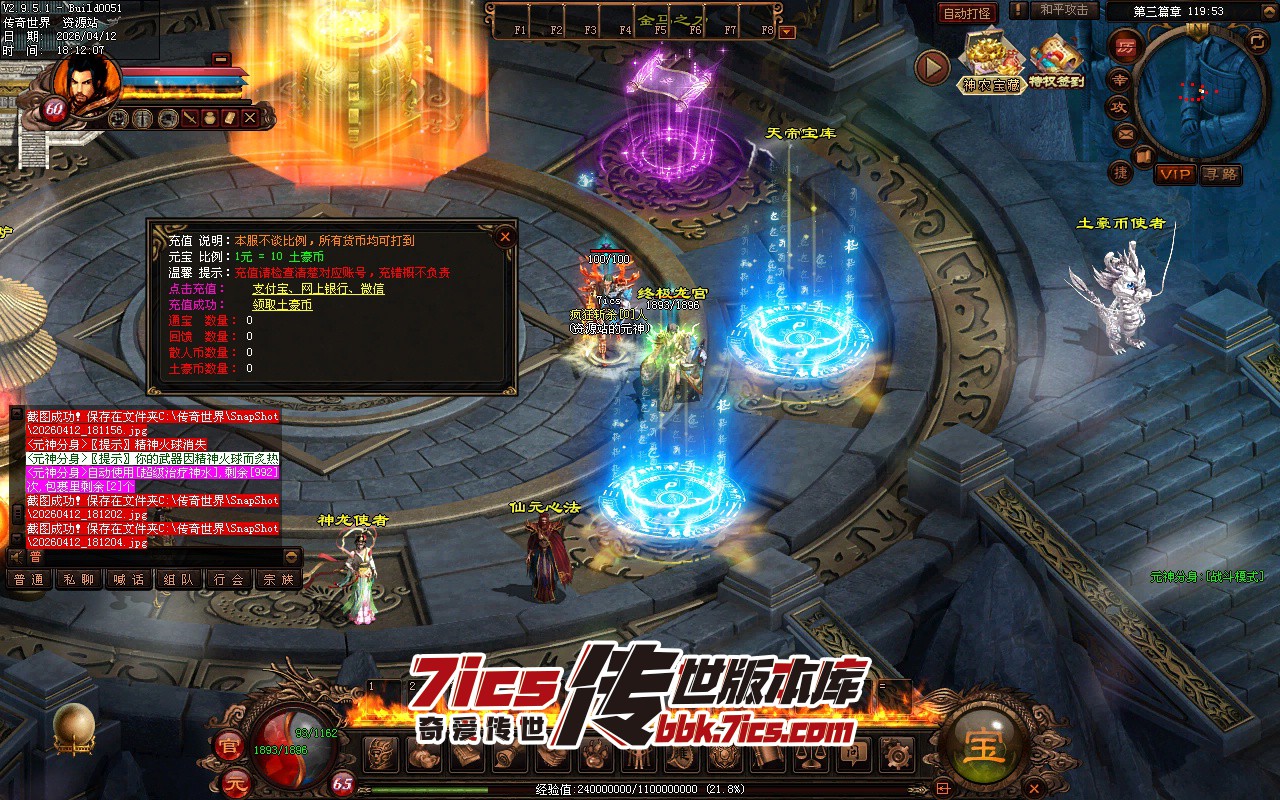Claim coins via 领取土豪币 link
This screenshot has height=800, width=1280.
(282, 305)
